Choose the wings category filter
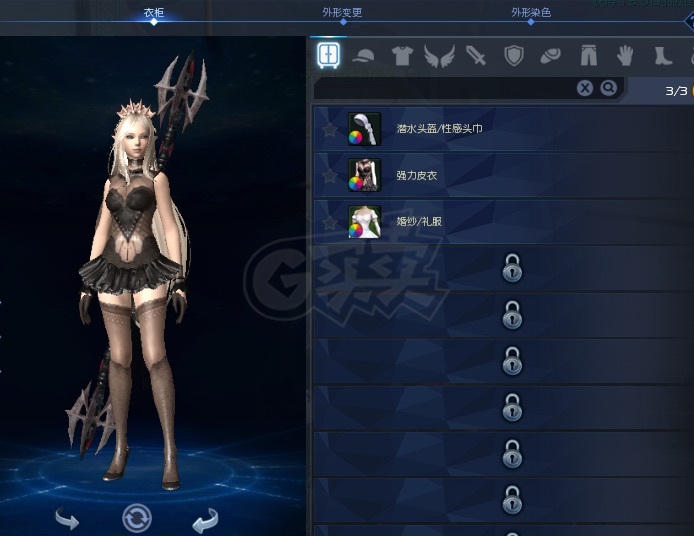 point(438,55)
